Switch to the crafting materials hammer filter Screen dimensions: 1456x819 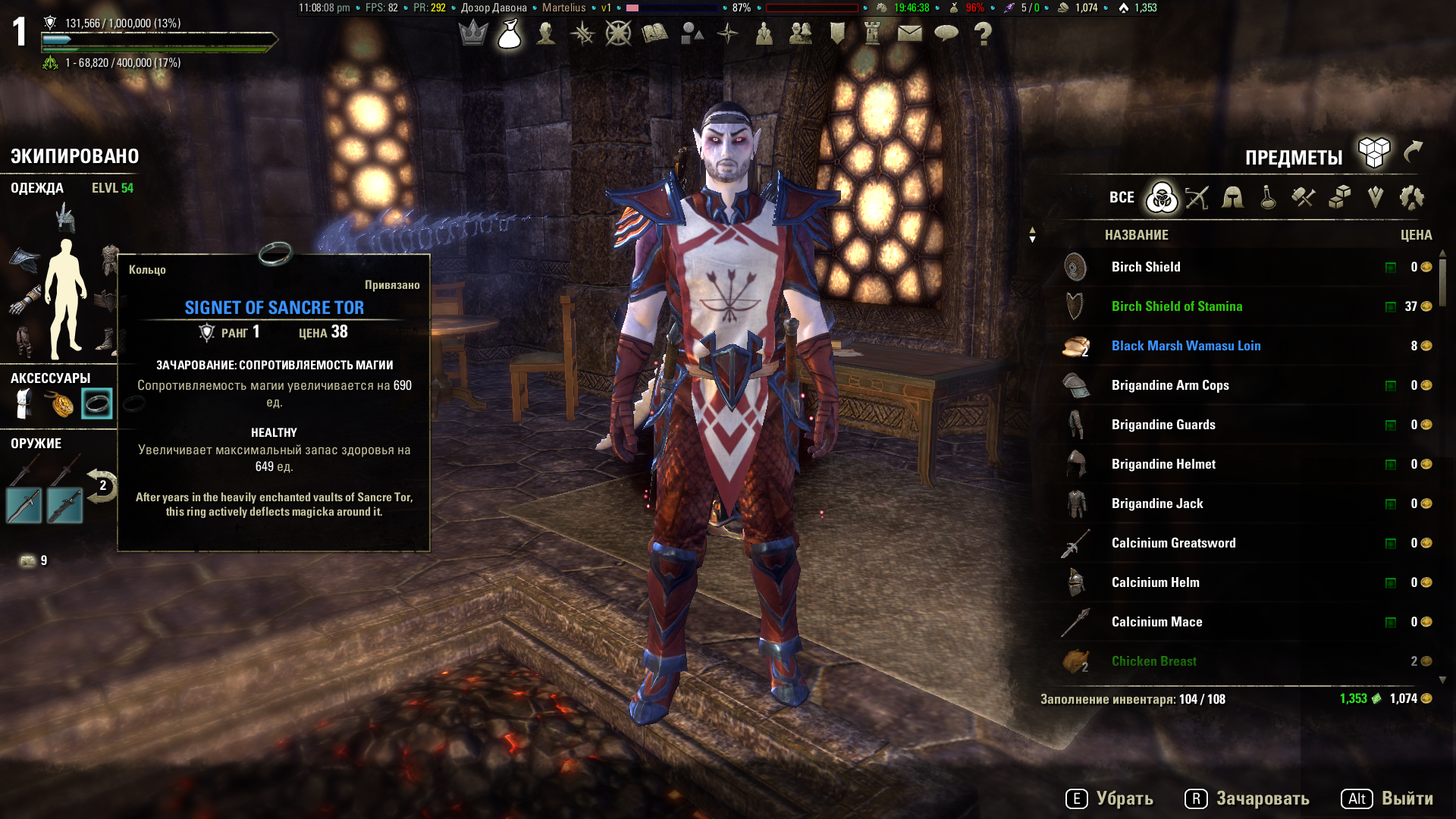(1304, 198)
